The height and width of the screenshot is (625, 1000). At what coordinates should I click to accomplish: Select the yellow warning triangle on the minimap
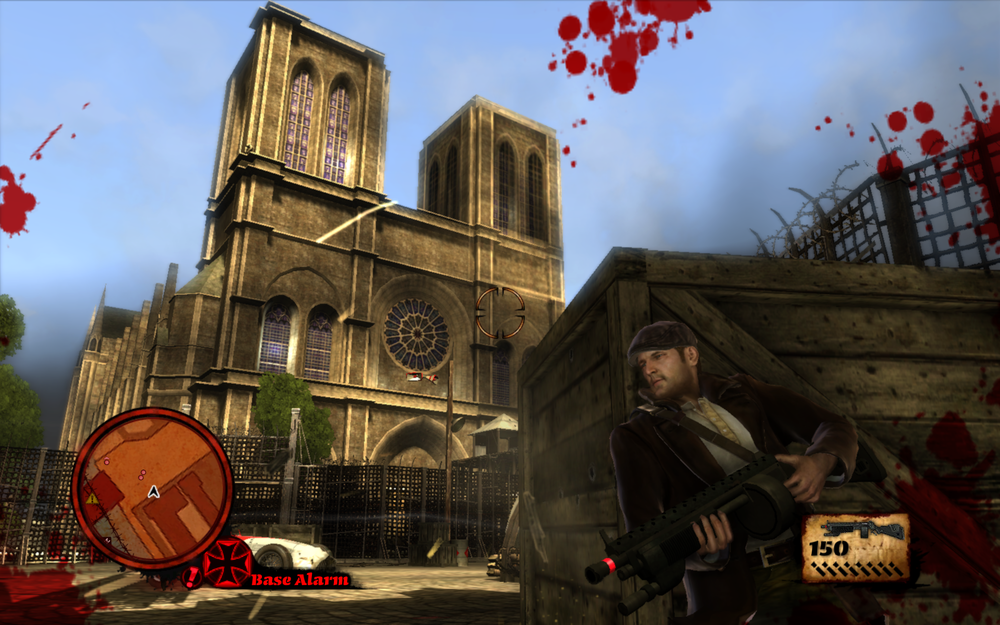pos(92,498)
